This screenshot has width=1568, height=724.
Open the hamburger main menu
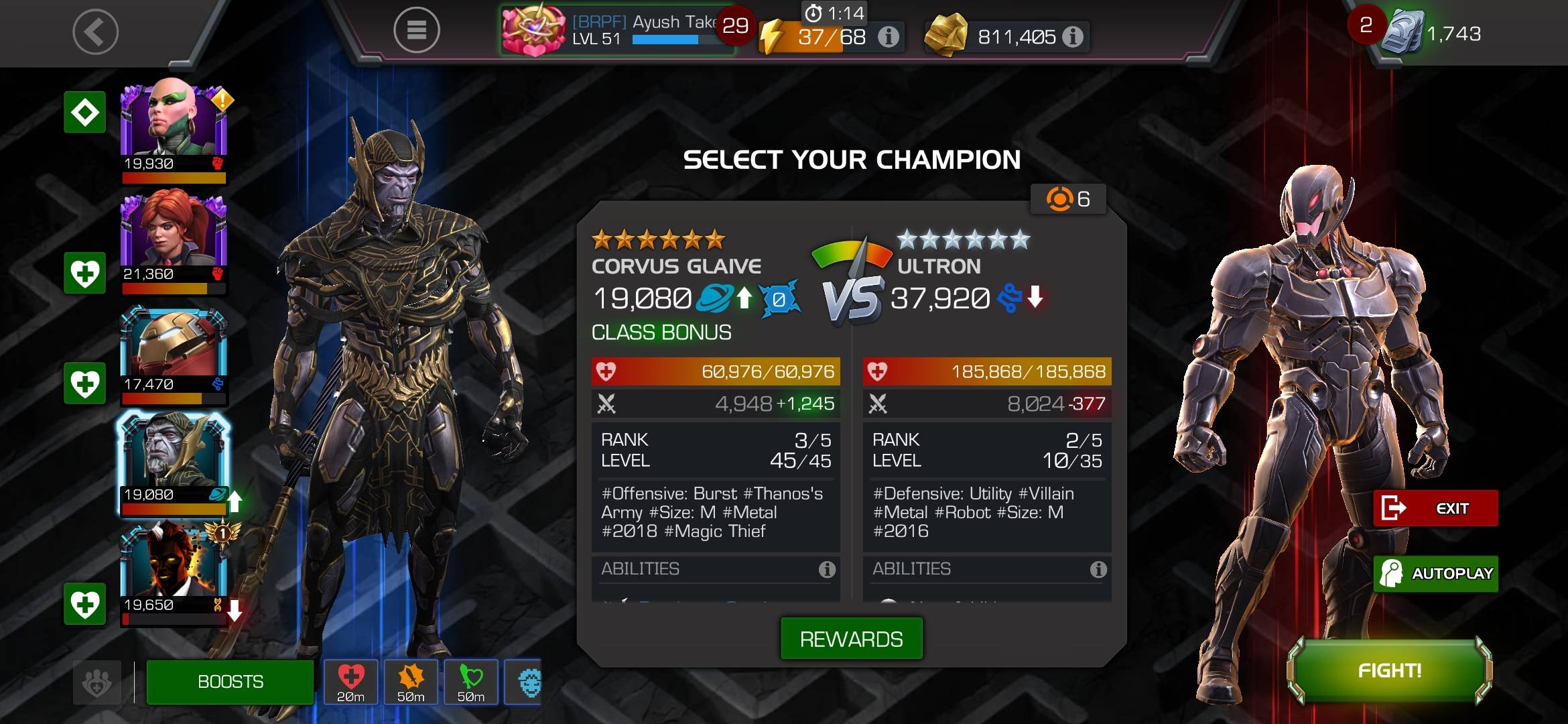[416, 30]
